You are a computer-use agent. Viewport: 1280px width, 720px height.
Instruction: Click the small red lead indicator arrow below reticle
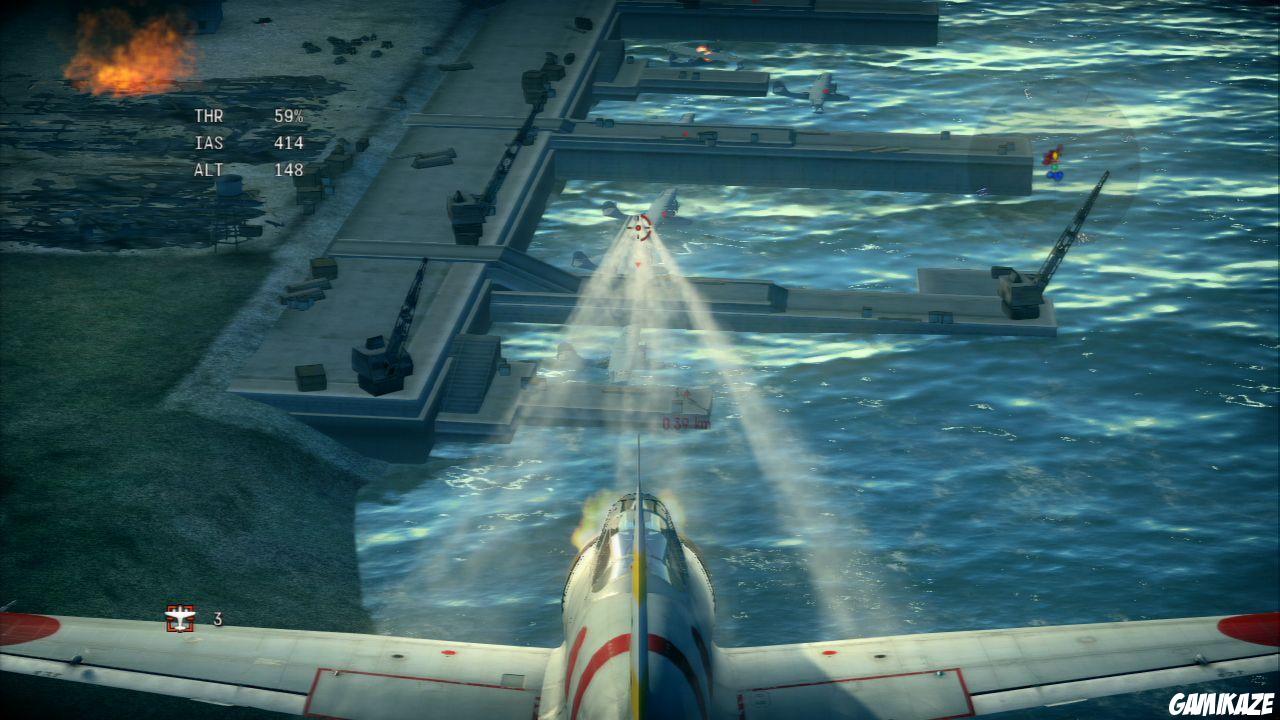click(x=637, y=262)
